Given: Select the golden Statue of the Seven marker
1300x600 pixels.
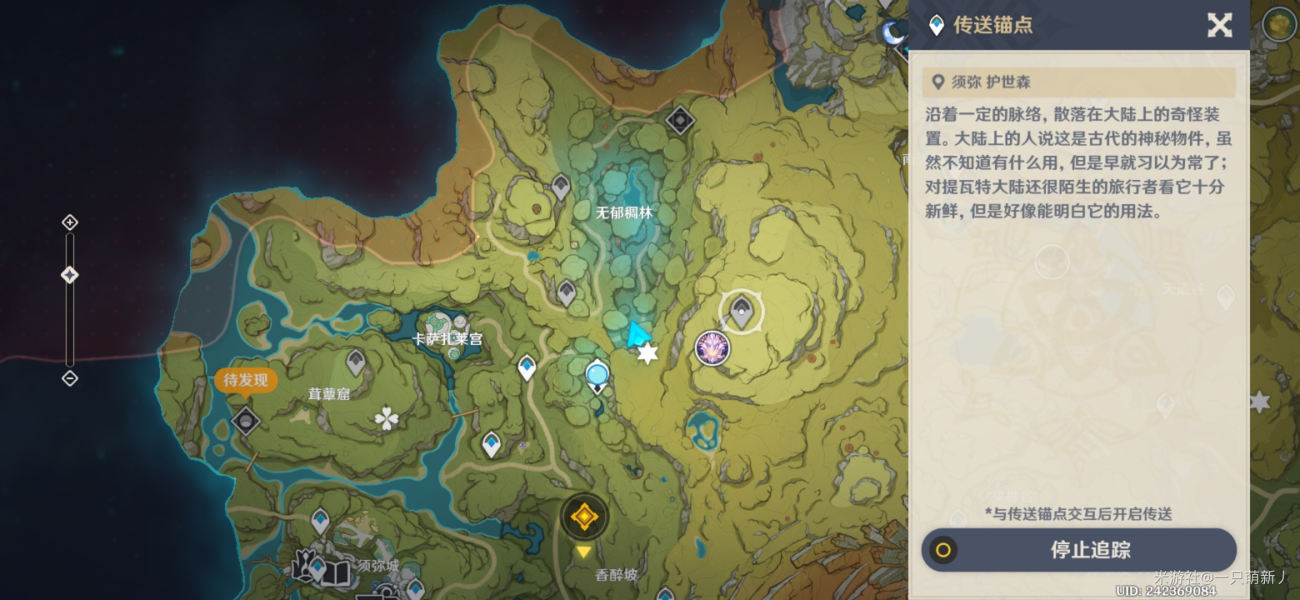Looking at the screenshot, I should point(583,517).
